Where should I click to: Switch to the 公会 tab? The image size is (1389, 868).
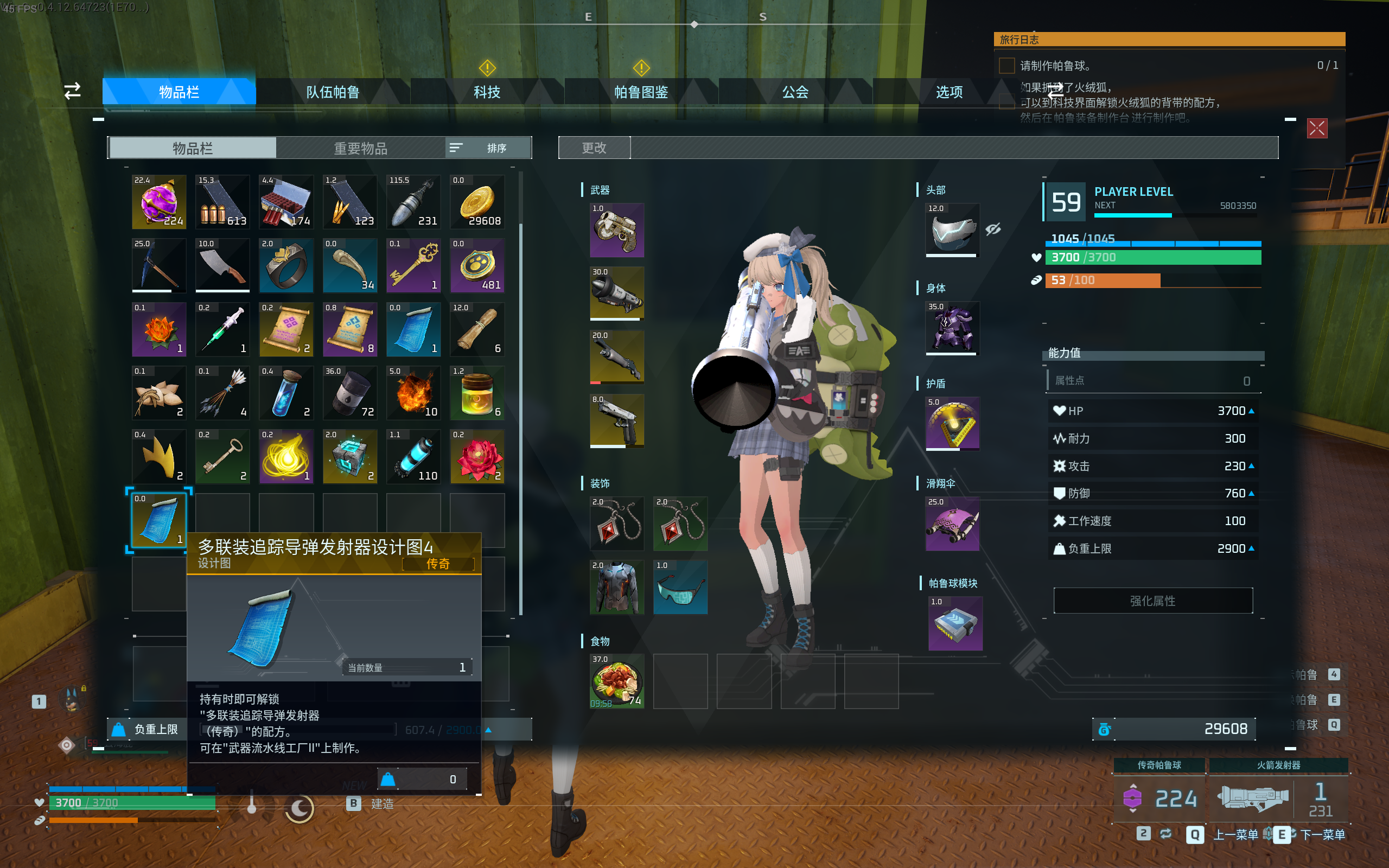pyautogui.click(x=795, y=92)
